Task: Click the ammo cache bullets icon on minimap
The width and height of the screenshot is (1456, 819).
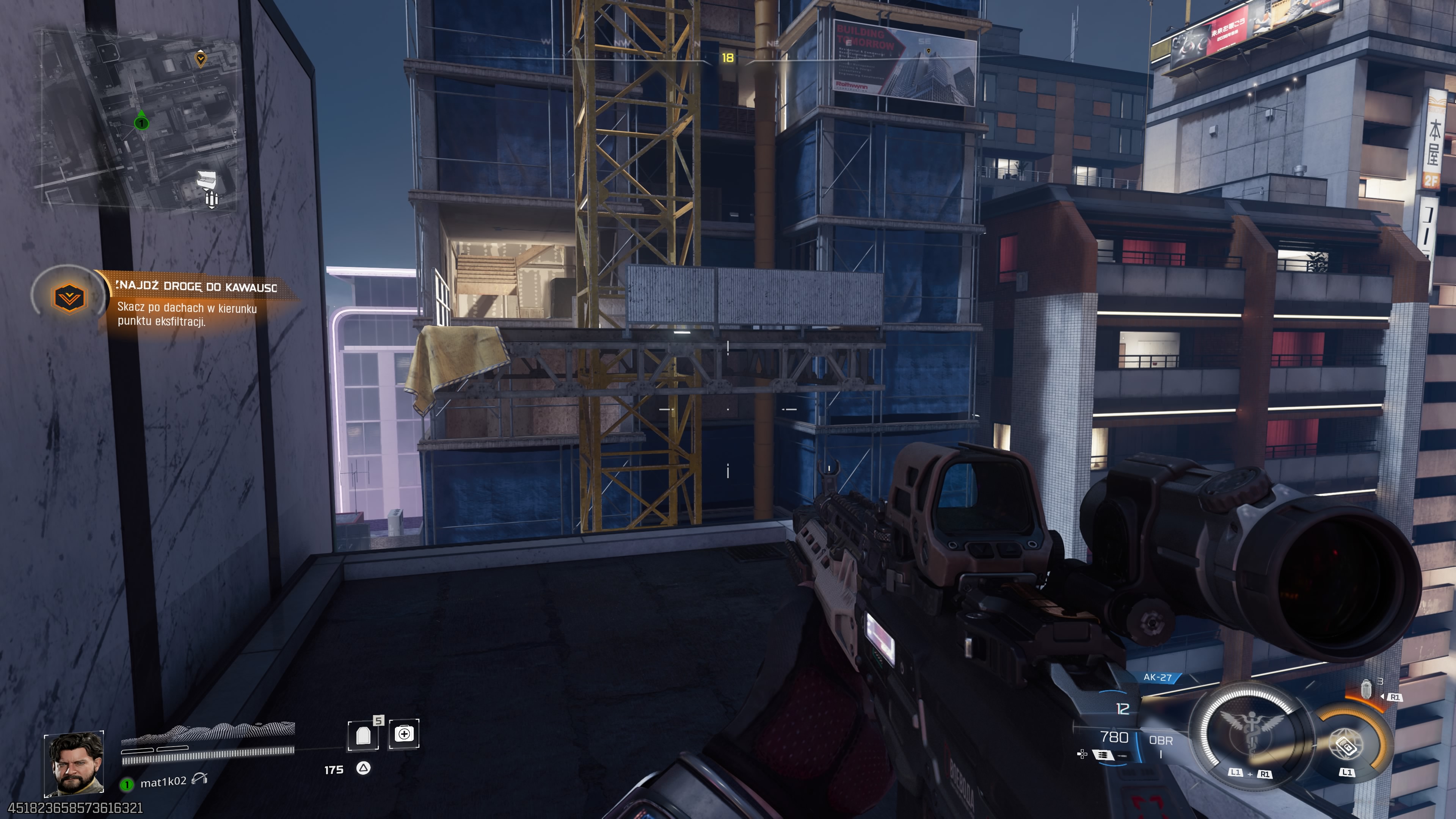Action: (212, 199)
